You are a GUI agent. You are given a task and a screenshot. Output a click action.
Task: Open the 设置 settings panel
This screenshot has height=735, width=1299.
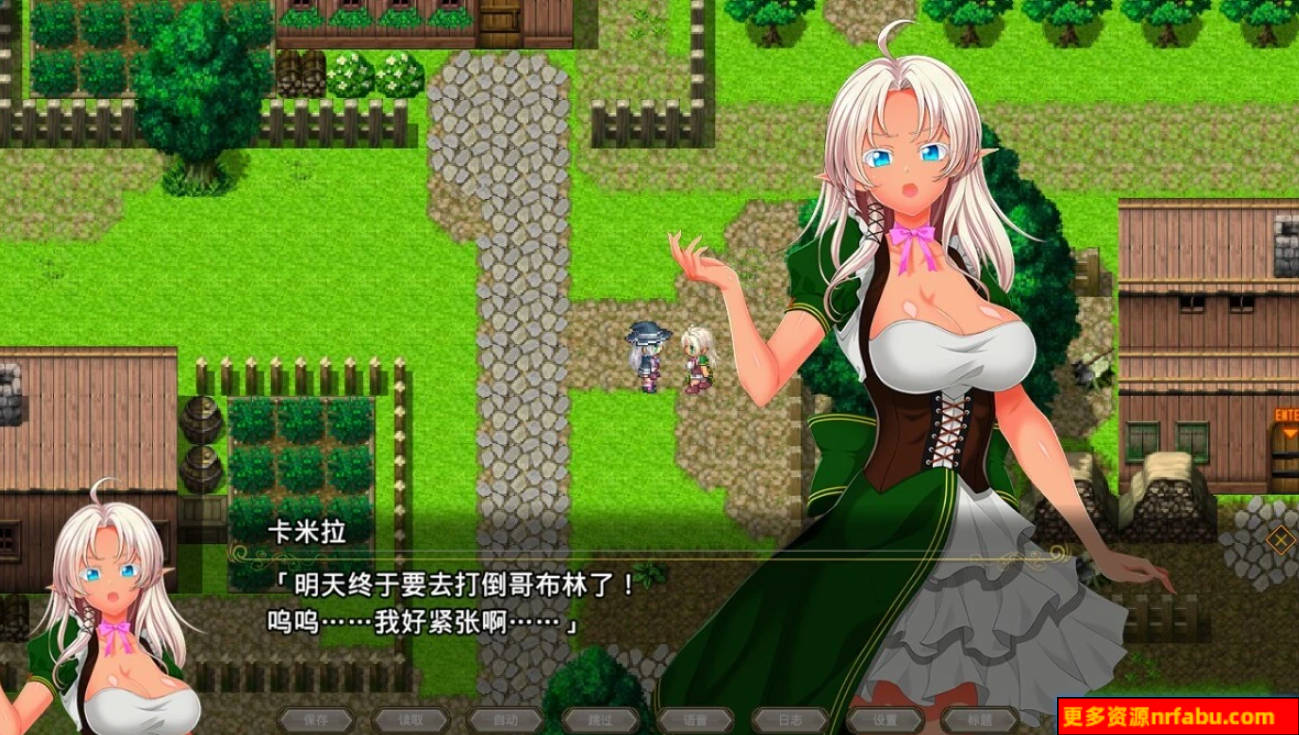886,720
